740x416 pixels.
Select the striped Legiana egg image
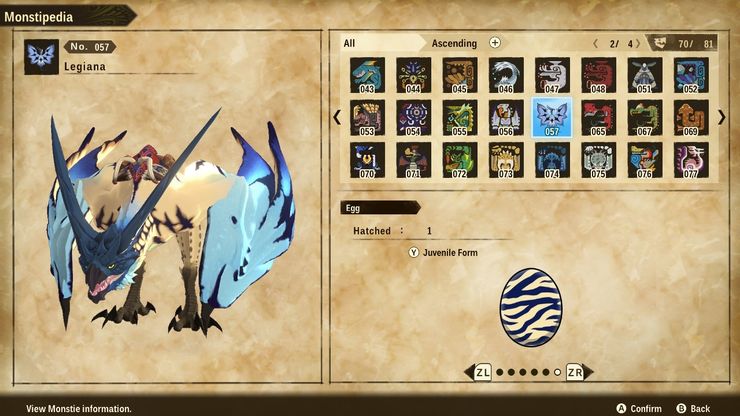(529, 306)
